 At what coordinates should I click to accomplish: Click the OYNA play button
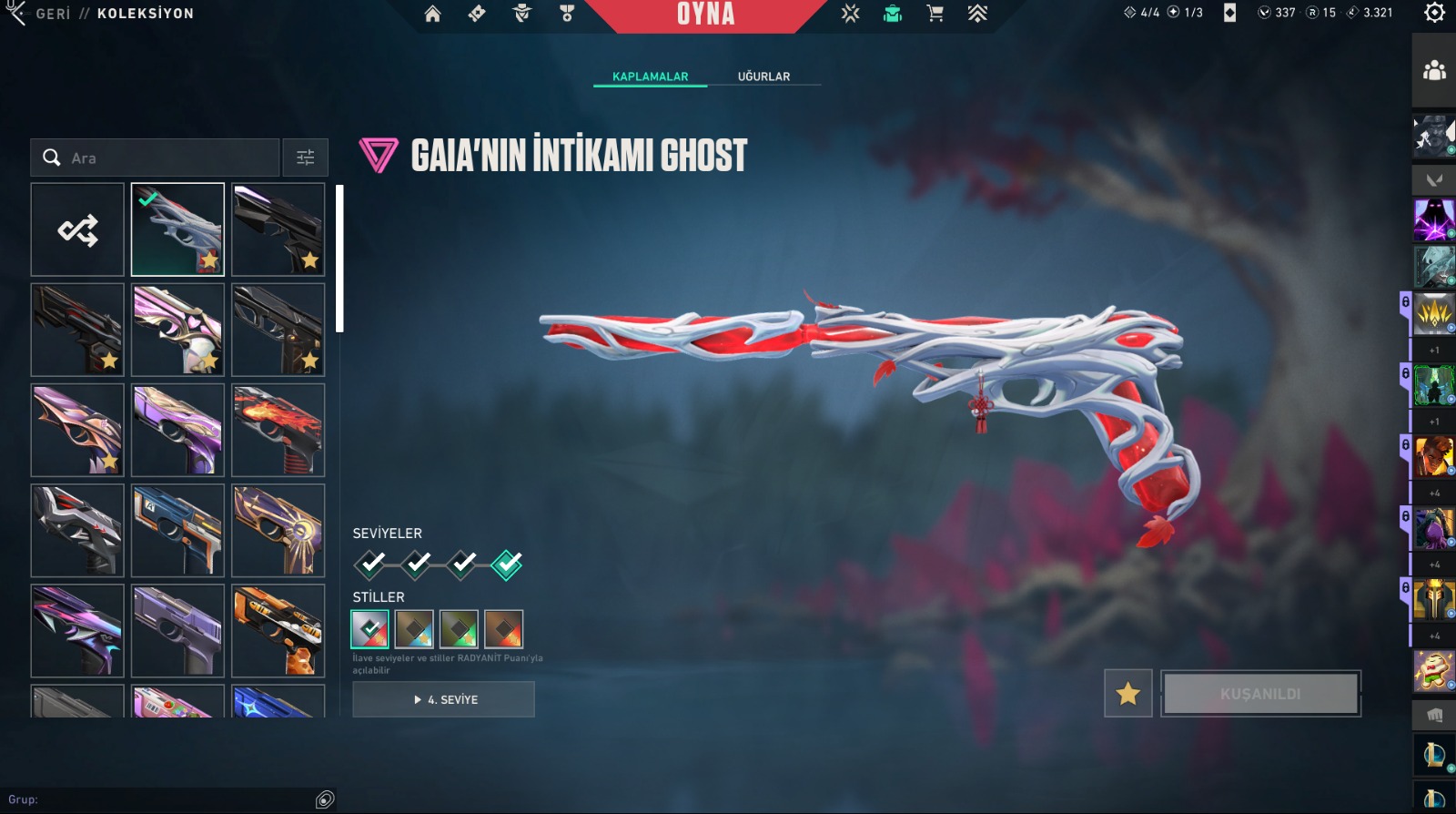pyautogui.click(x=705, y=15)
